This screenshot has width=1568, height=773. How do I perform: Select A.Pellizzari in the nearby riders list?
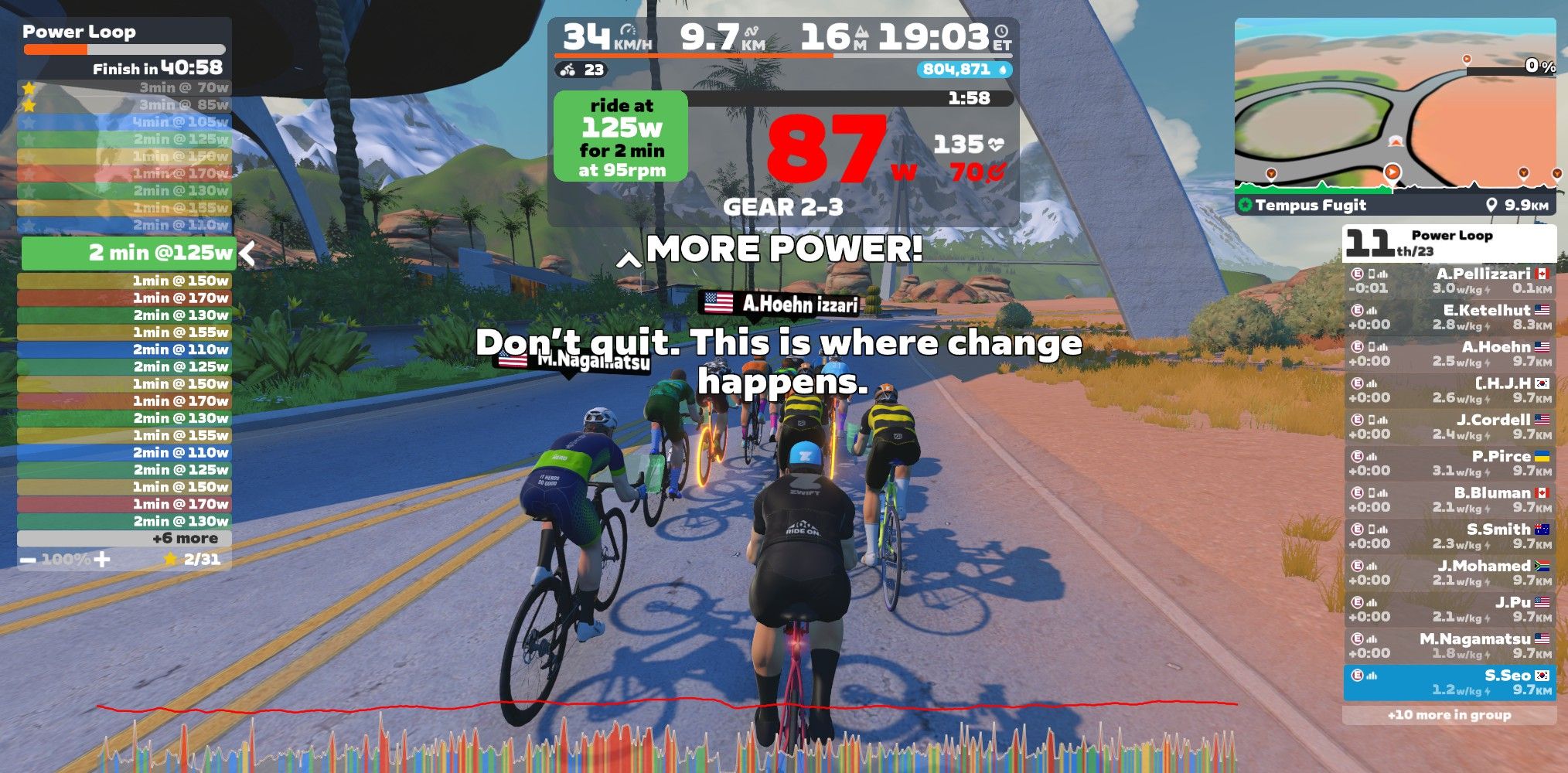1449,281
